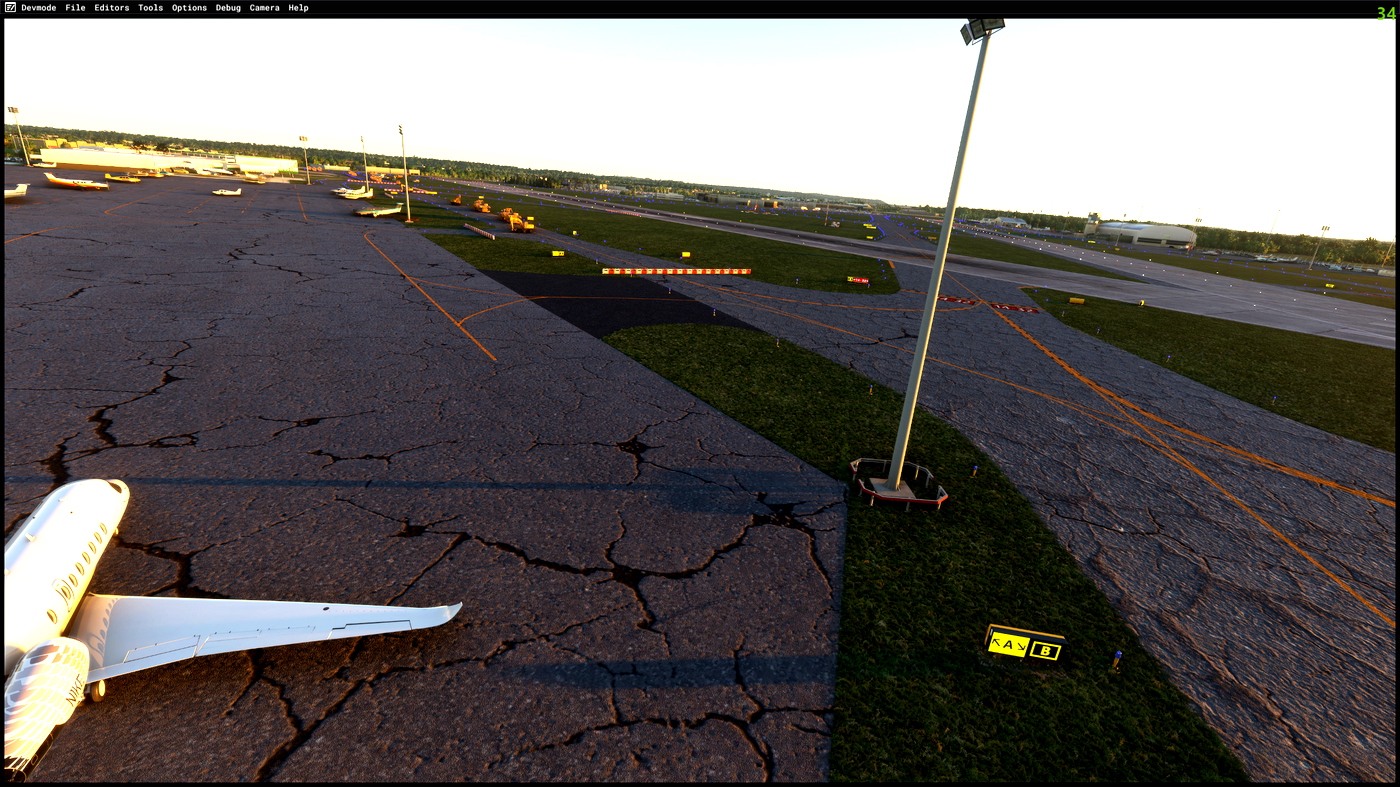Select the yellow taxiway sign marked B

click(x=1044, y=651)
